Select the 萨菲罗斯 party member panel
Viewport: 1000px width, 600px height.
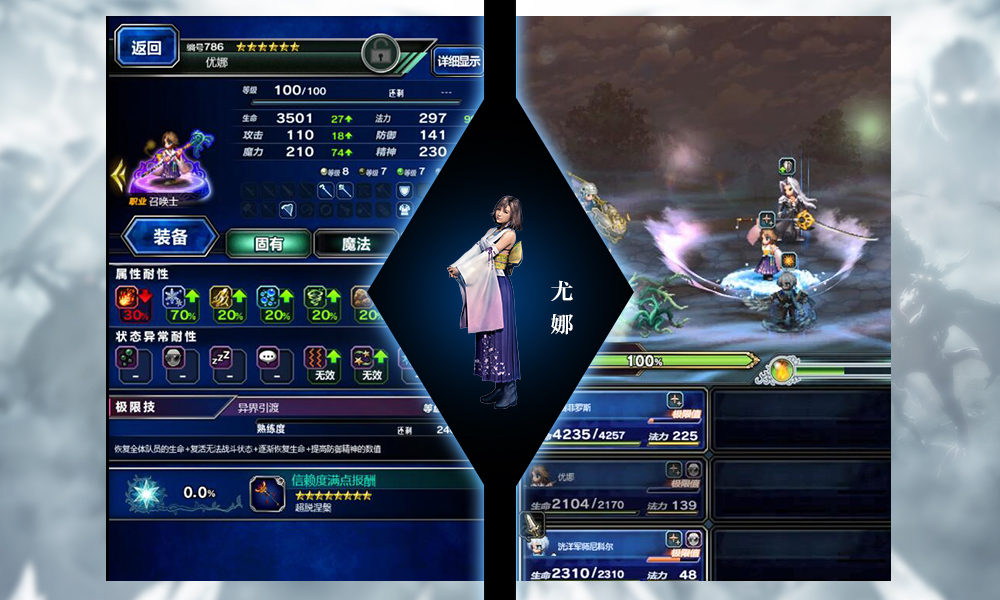[x=612, y=421]
